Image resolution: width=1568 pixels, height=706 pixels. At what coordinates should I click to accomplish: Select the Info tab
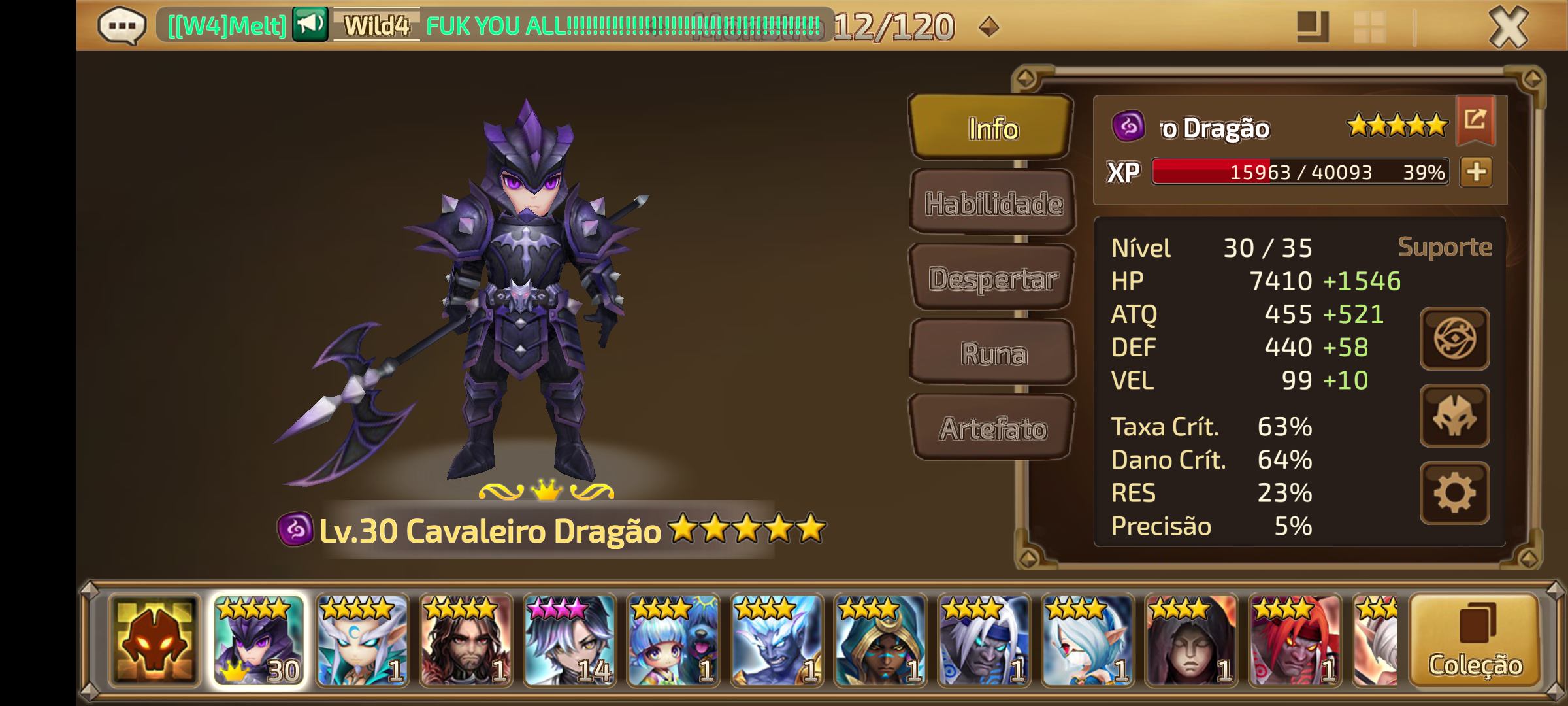(x=993, y=129)
